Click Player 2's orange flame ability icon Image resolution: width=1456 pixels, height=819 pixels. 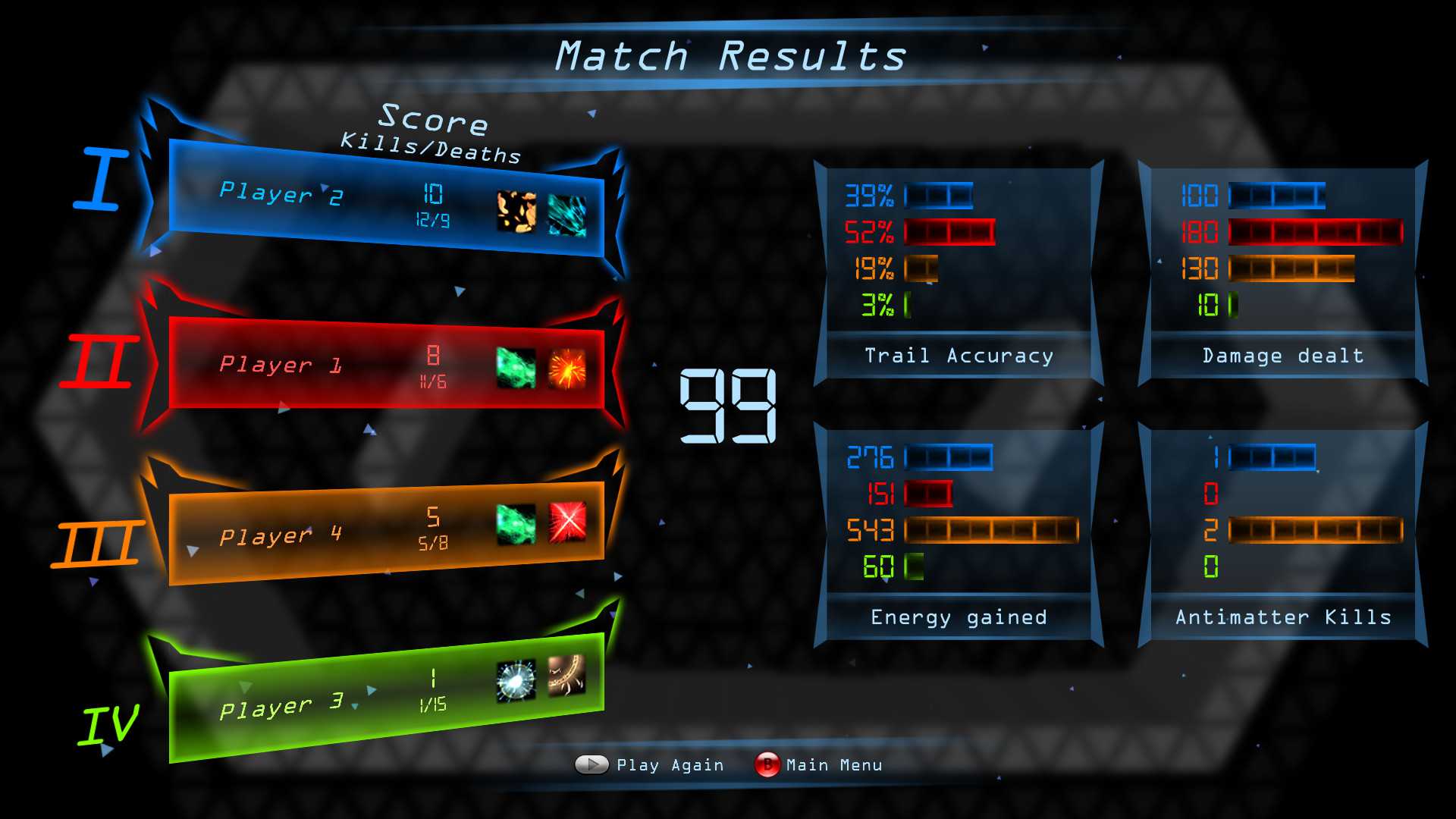point(516,211)
